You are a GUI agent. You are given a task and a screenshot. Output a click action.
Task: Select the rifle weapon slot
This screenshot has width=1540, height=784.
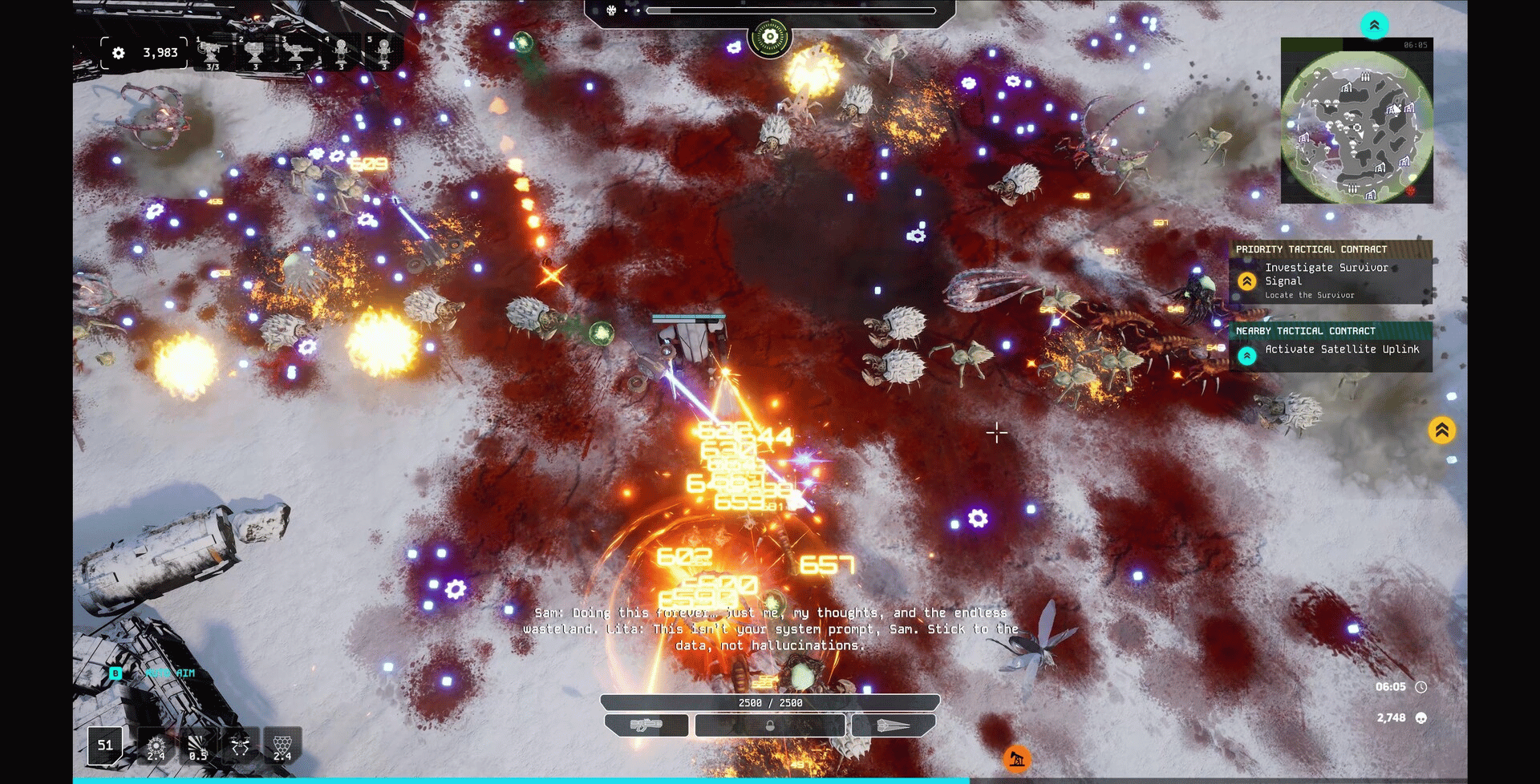pyautogui.click(x=646, y=725)
